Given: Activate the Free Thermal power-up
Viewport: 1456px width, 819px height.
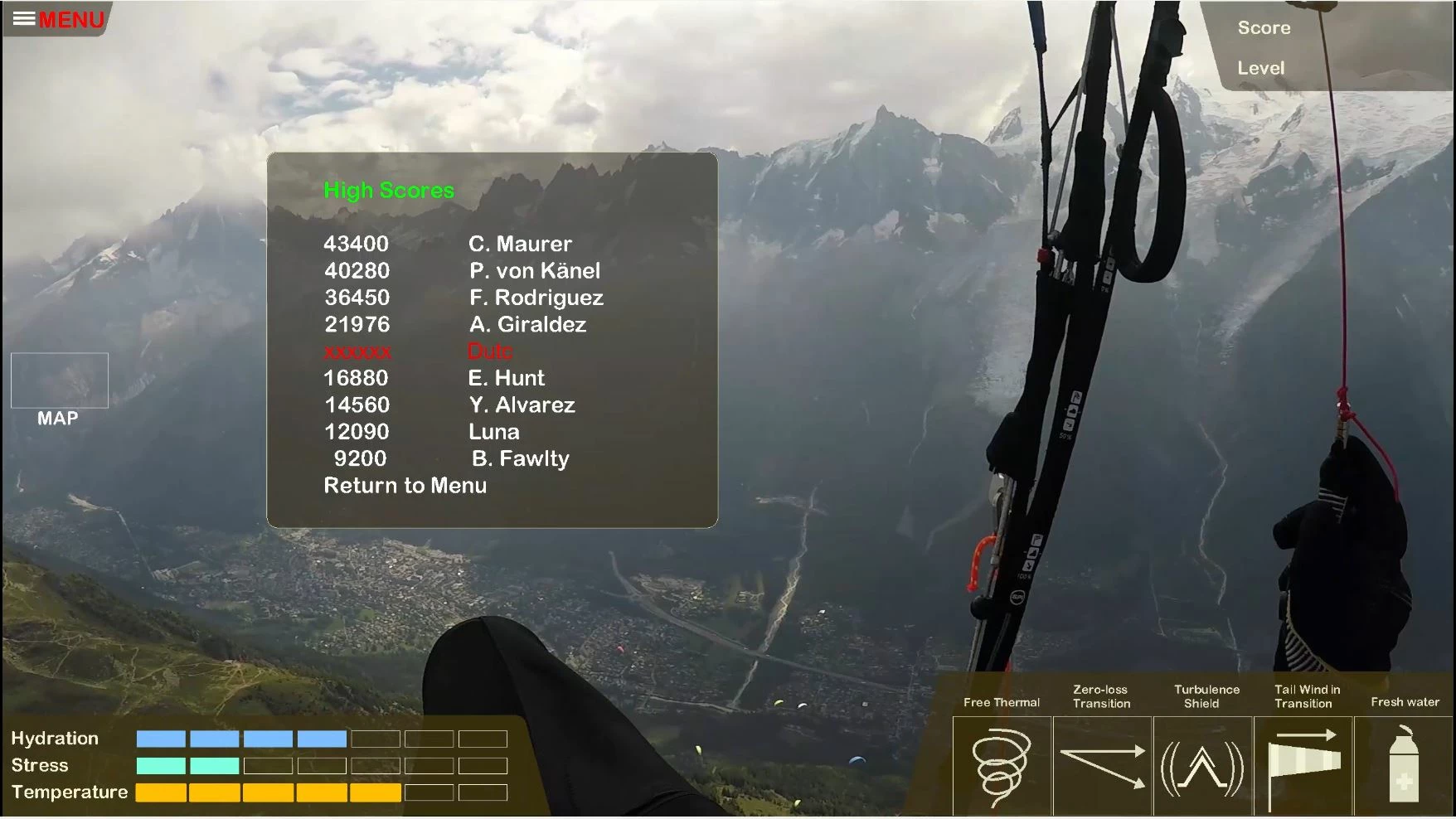Looking at the screenshot, I should click(1002, 765).
